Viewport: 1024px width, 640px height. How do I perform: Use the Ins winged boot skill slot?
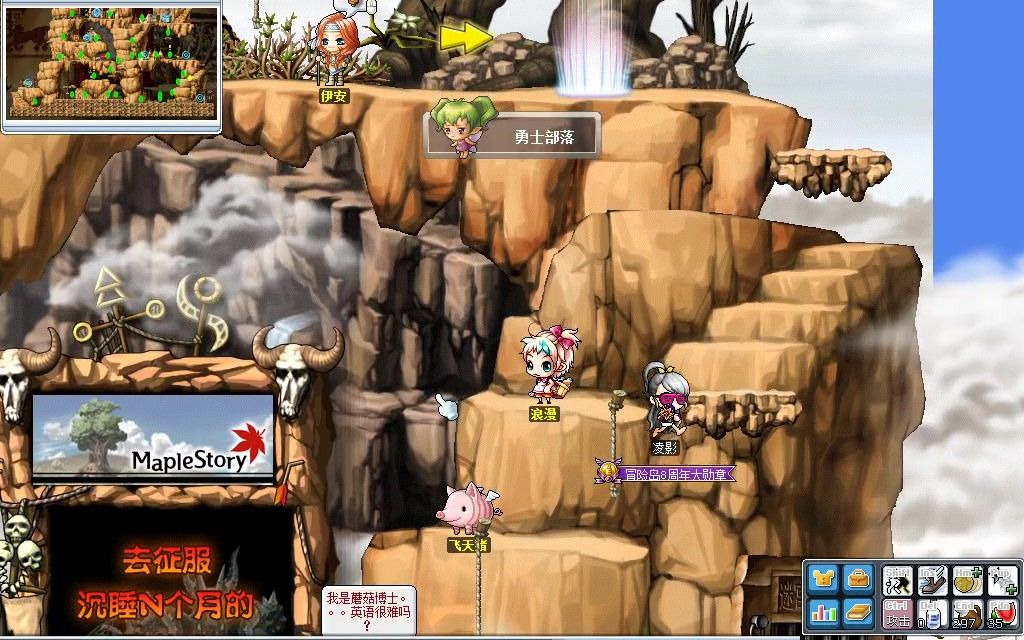[932, 579]
